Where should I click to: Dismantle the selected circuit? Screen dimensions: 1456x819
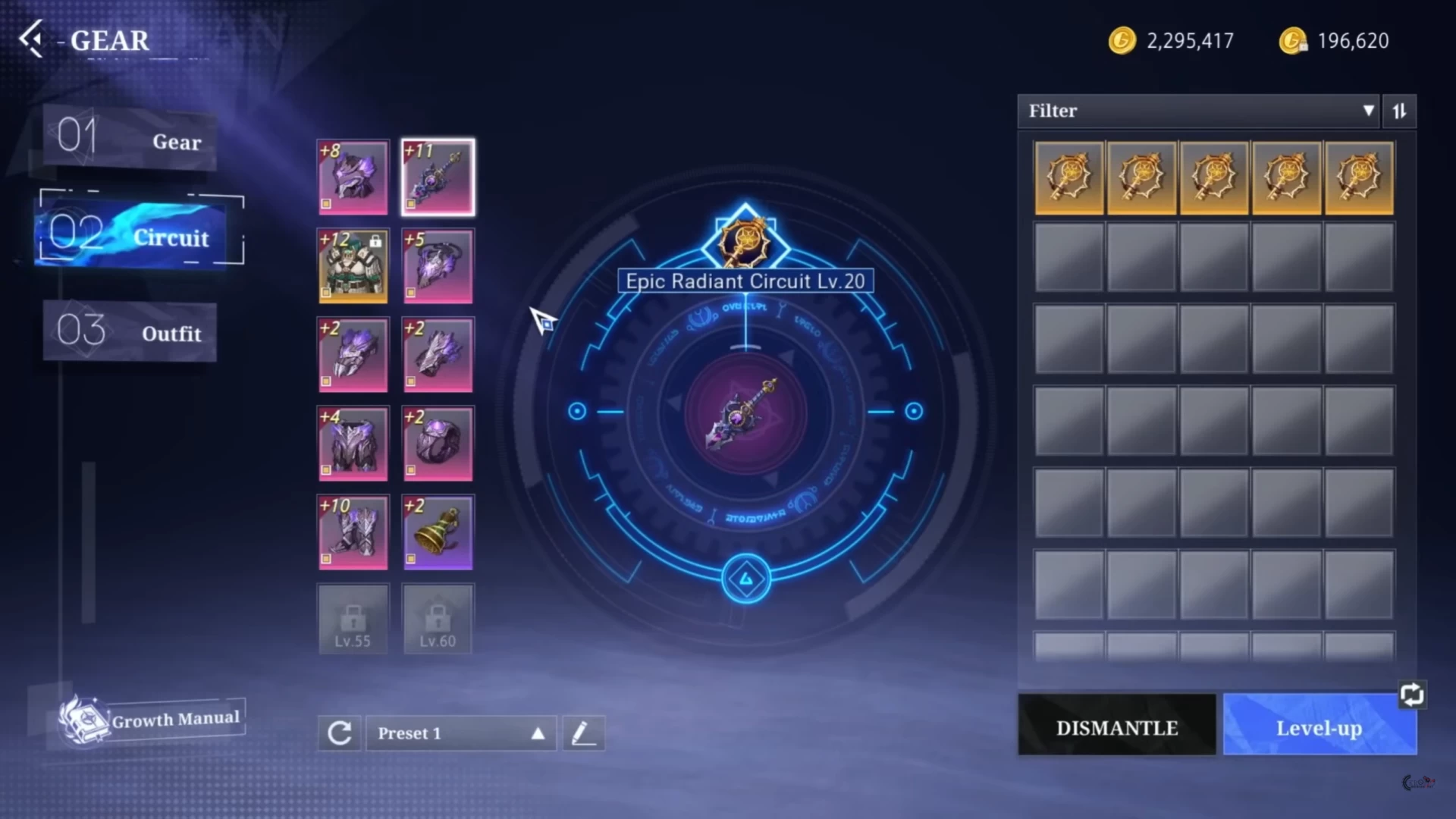coord(1116,727)
